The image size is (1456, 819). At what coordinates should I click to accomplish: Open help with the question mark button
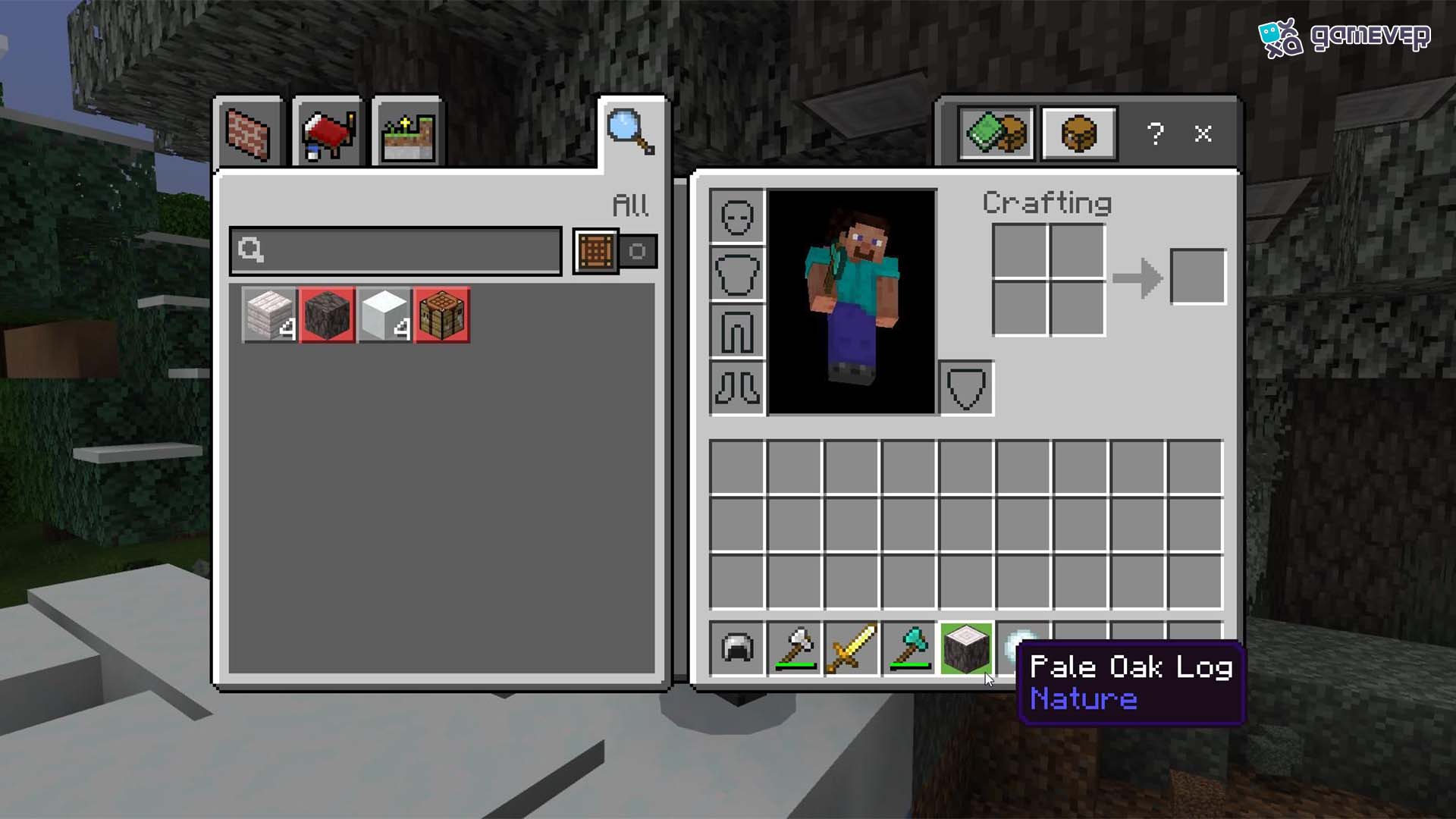1155,134
